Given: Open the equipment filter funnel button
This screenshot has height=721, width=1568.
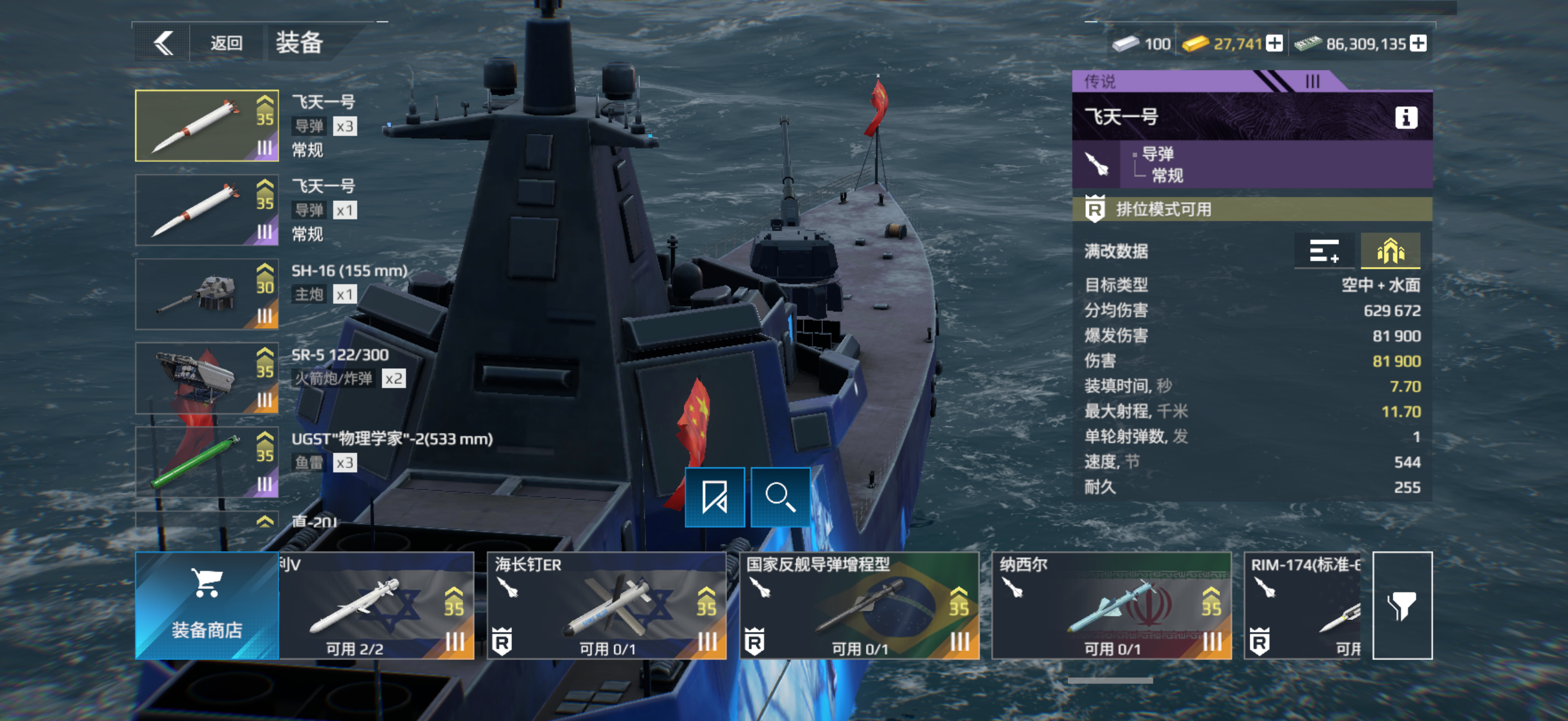Looking at the screenshot, I should pyautogui.click(x=1402, y=606).
